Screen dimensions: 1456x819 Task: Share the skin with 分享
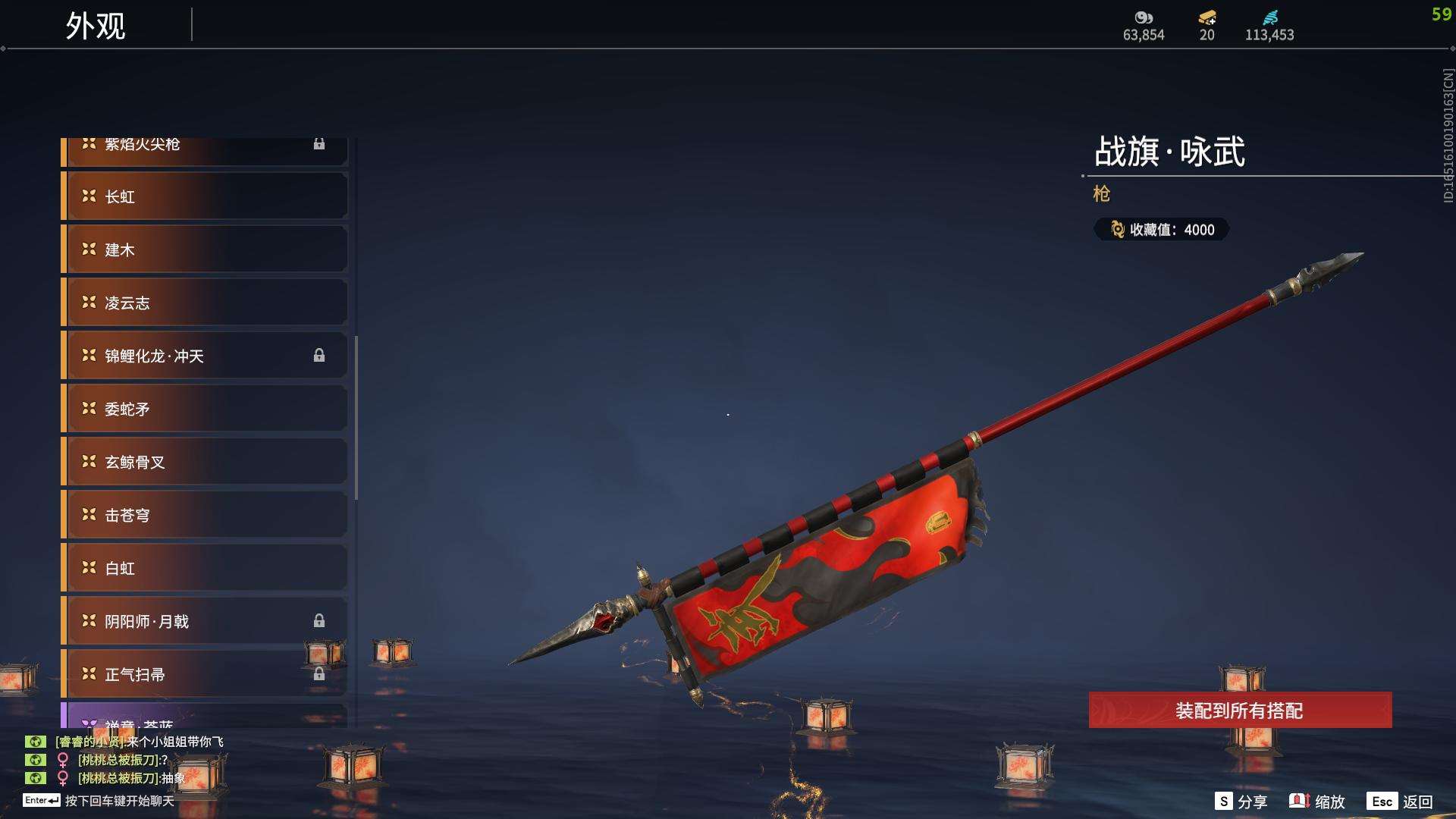pyautogui.click(x=1241, y=802)
